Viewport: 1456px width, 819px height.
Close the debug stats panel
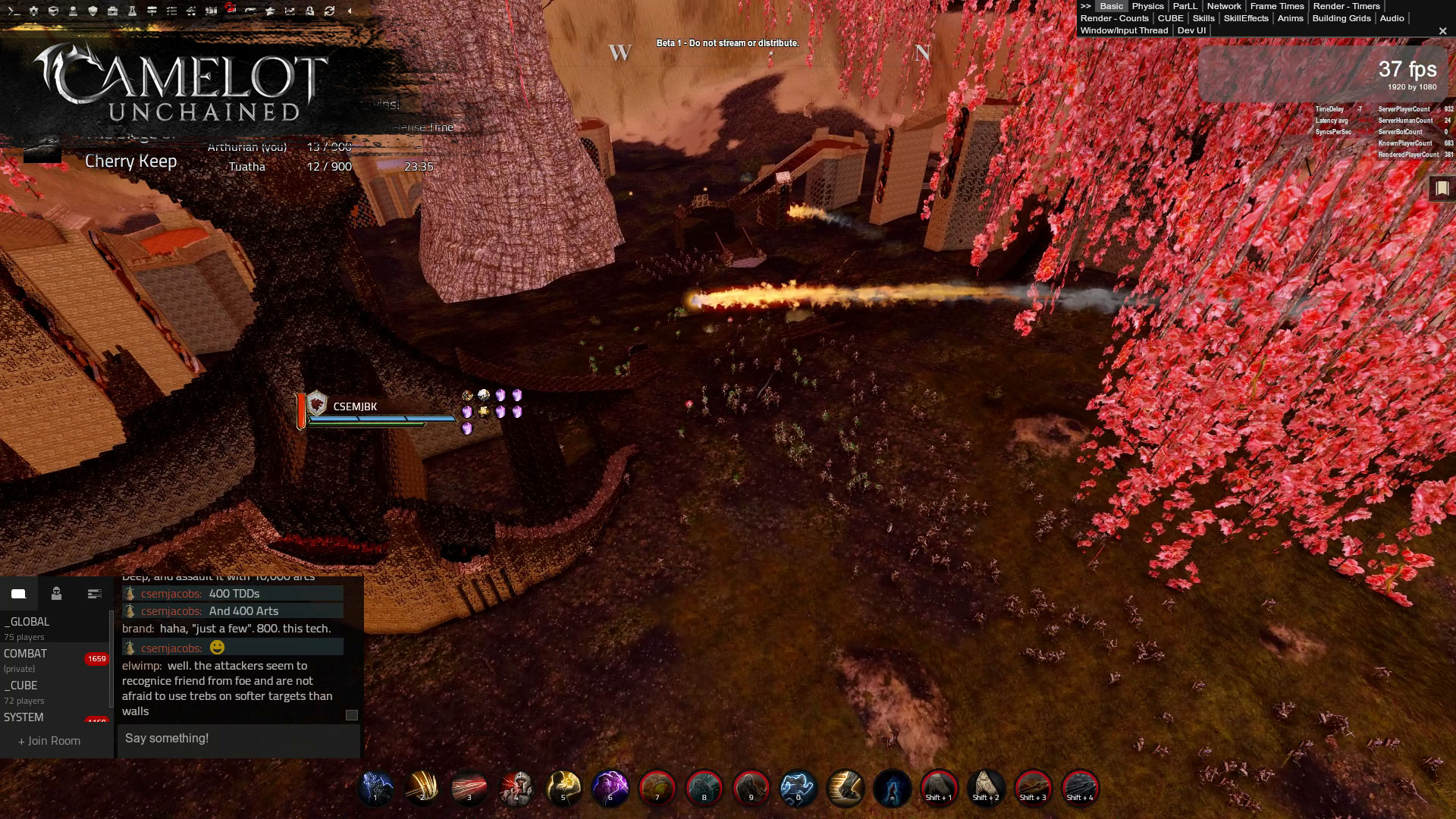tap(1442, 31)
